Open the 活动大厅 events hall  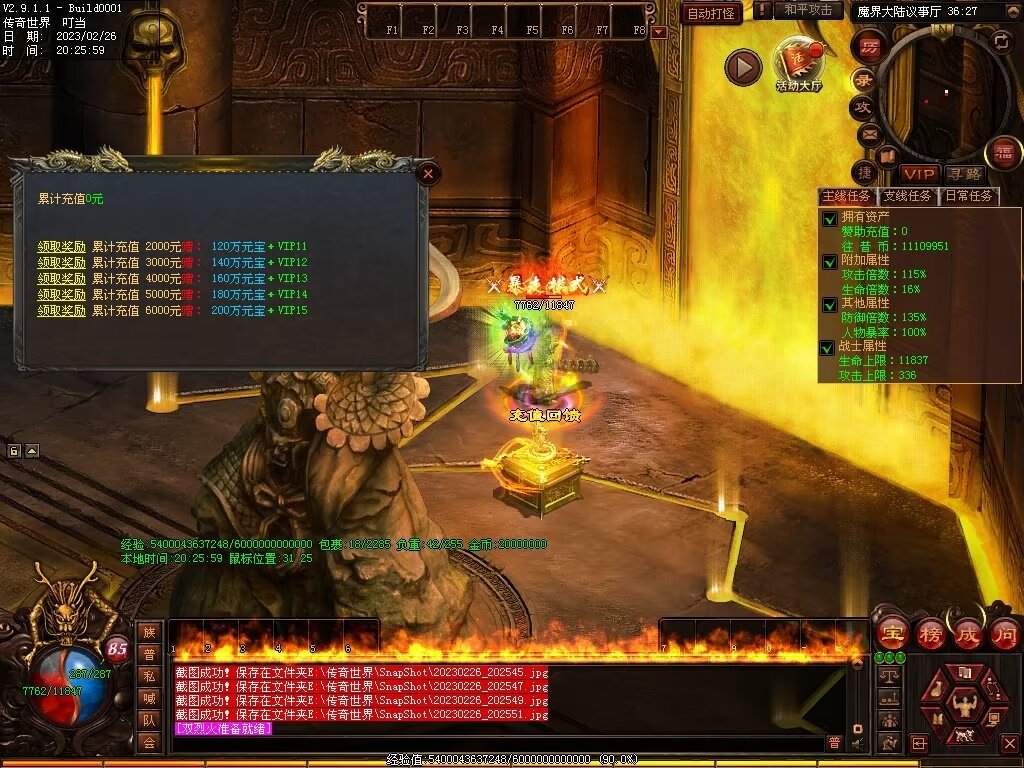798,64
